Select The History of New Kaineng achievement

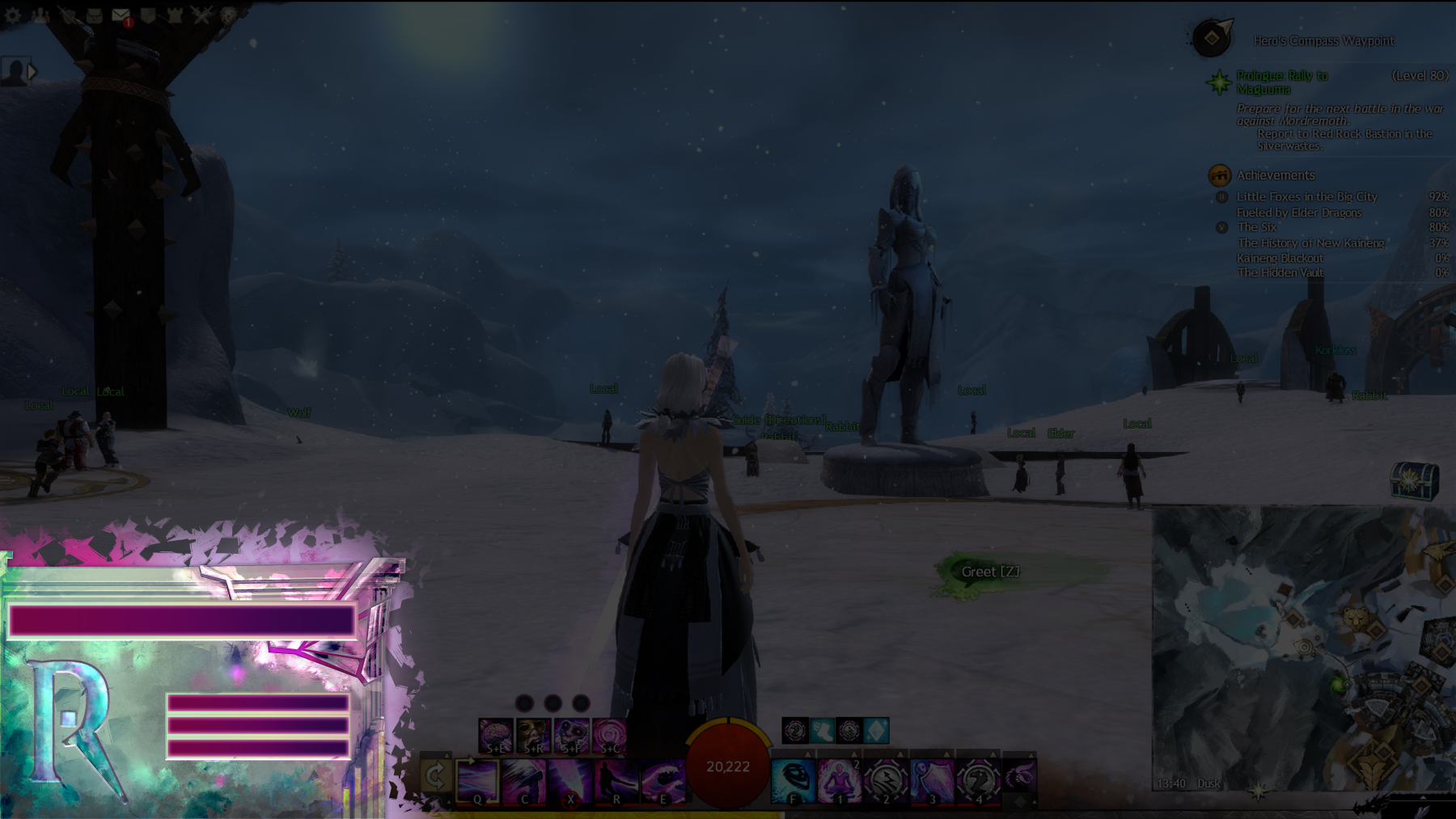click(x=1310, y=243)
